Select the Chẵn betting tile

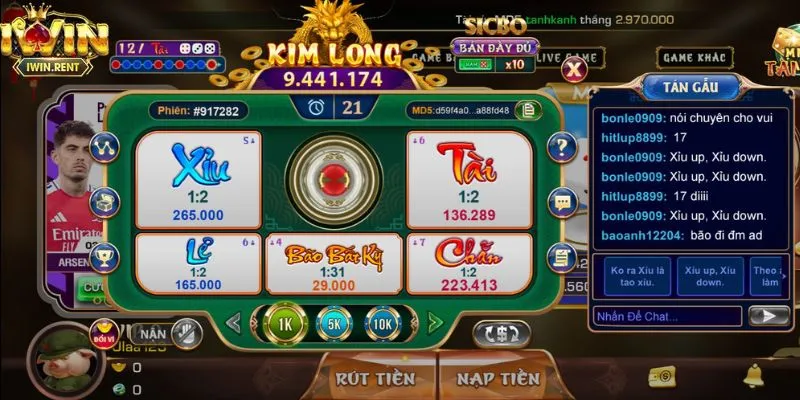pyautogui.click(x=468, y=264)
